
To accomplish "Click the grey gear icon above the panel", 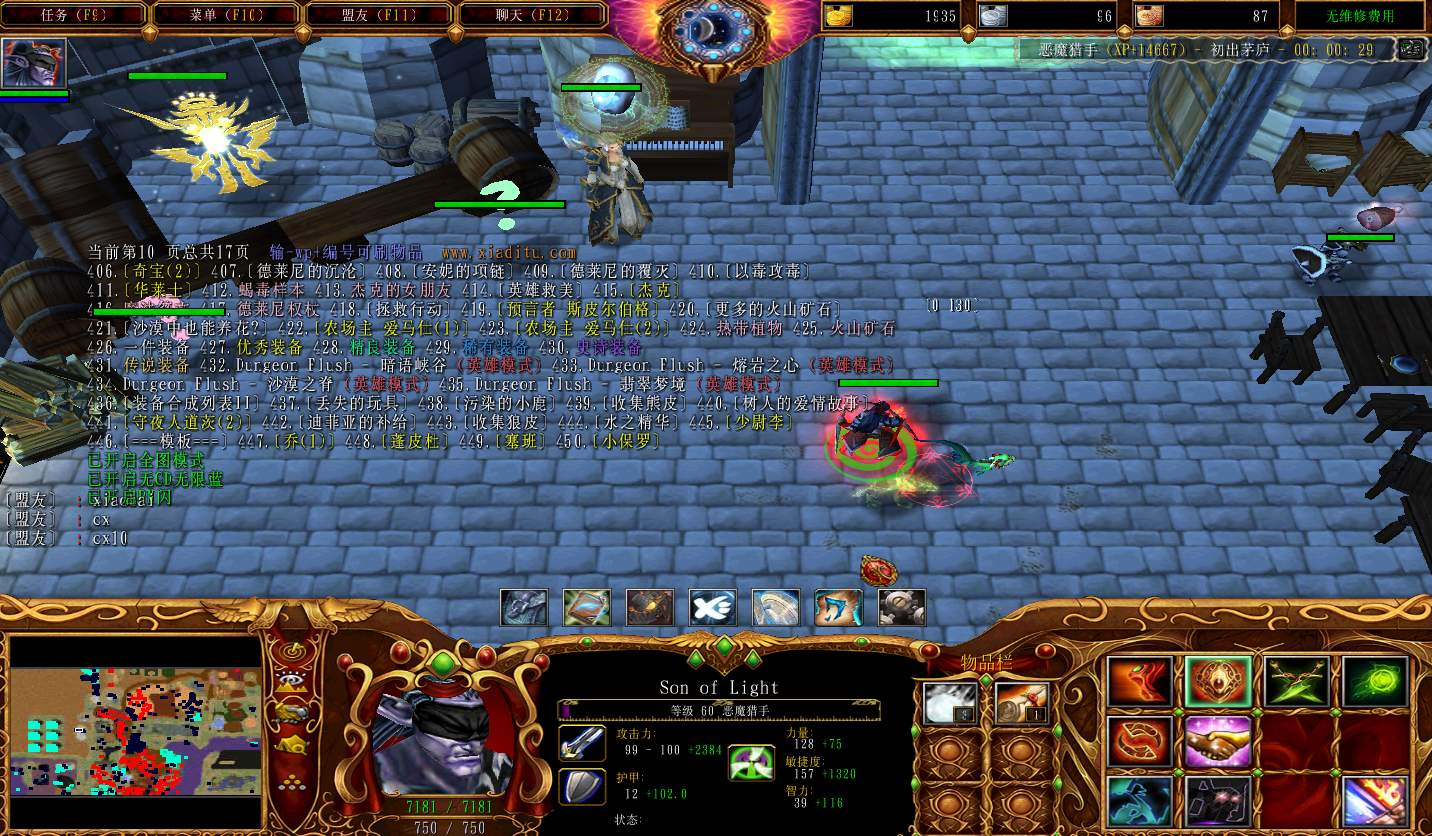I will pyautogui.click(x=901, y=608).
